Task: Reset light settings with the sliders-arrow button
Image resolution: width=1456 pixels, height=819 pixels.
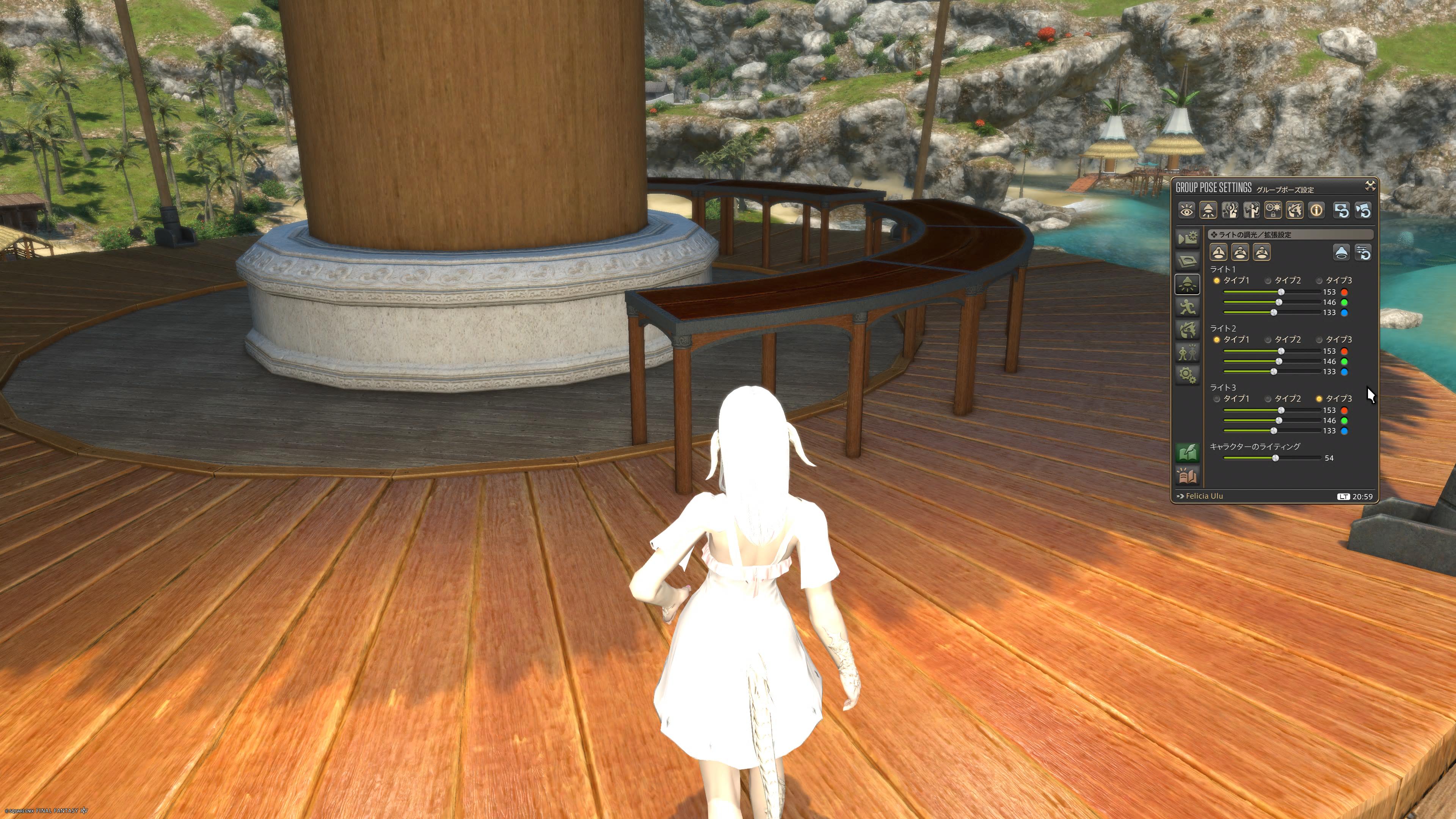Action: click(1363, 252)
